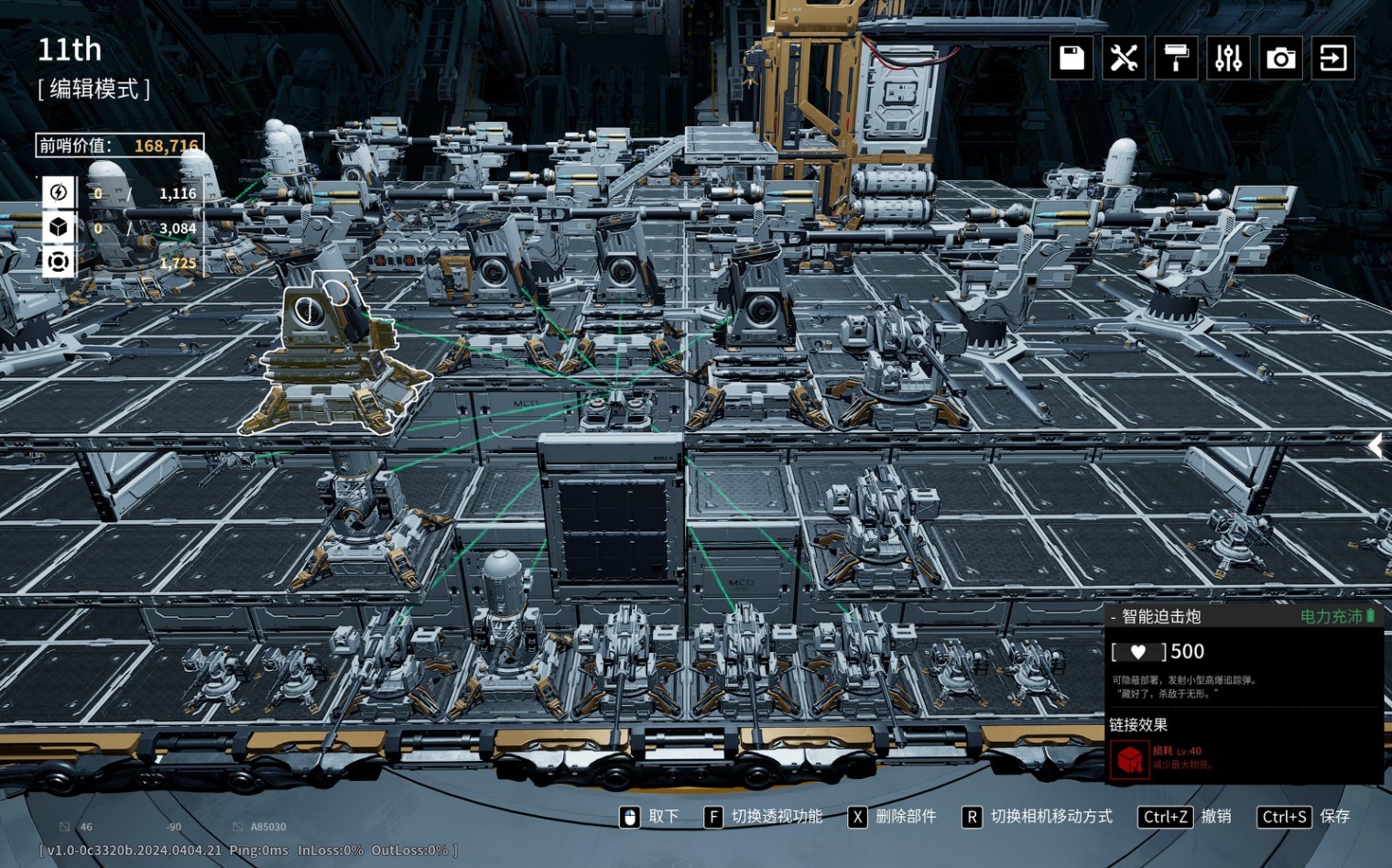Exit edit mode via the door arrow icon

[x=1332, y=58]
